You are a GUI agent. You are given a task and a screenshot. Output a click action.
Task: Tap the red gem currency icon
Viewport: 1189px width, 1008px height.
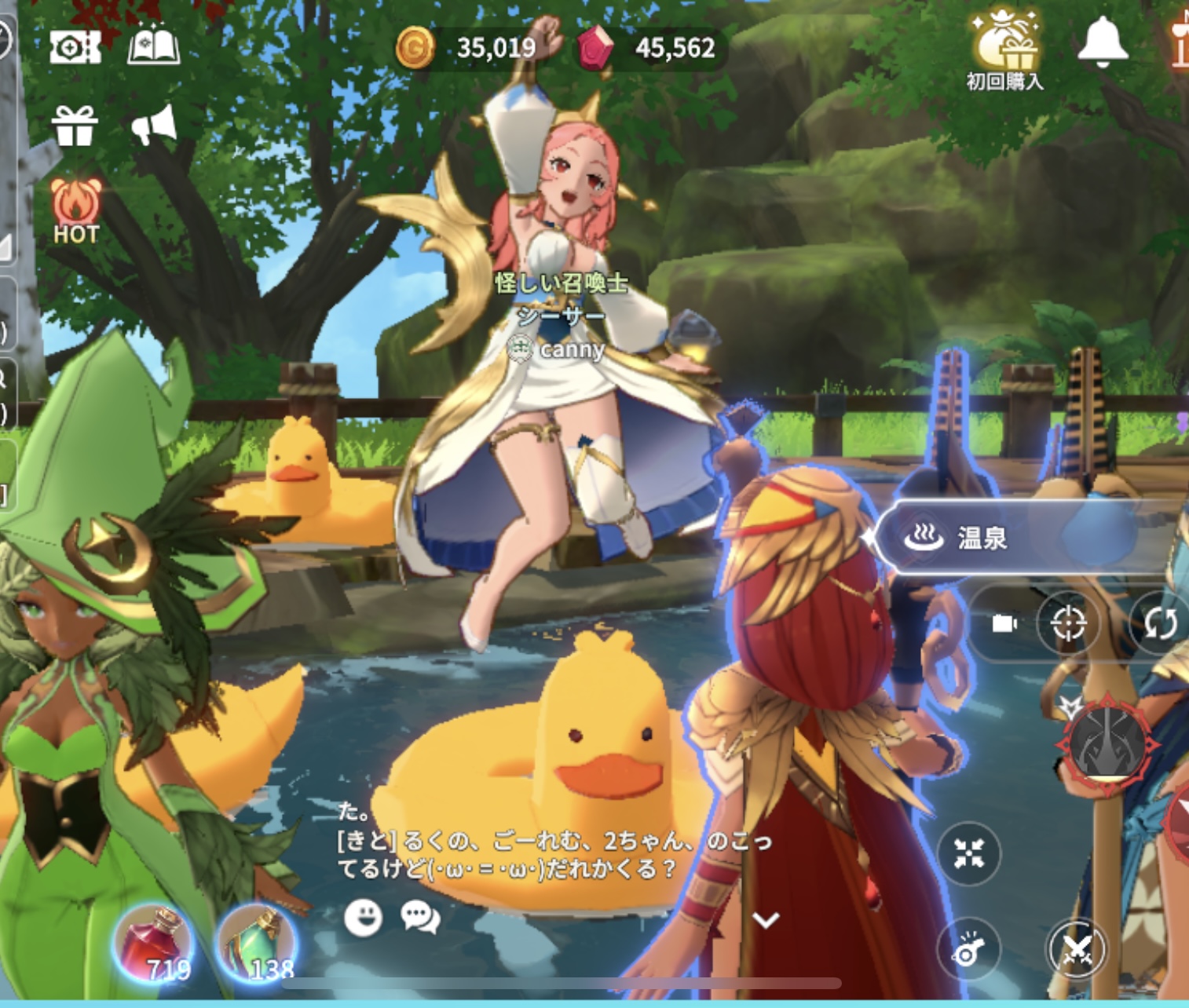tap(597, 49)
